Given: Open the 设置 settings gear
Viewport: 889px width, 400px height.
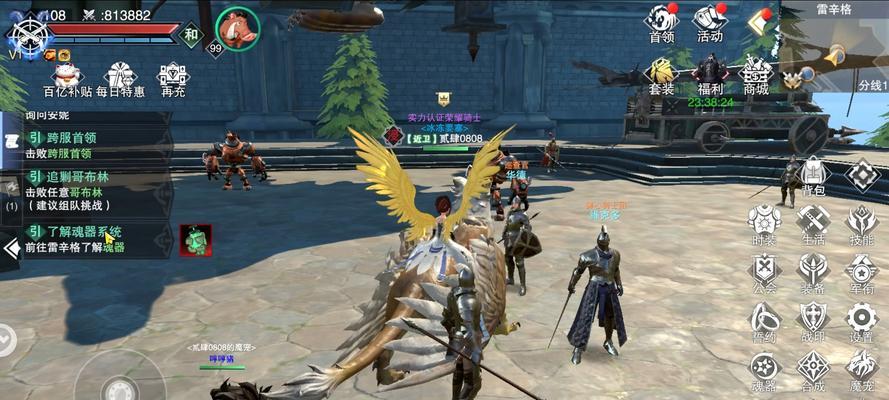Looking at the screenshot, I should [861, 321].
